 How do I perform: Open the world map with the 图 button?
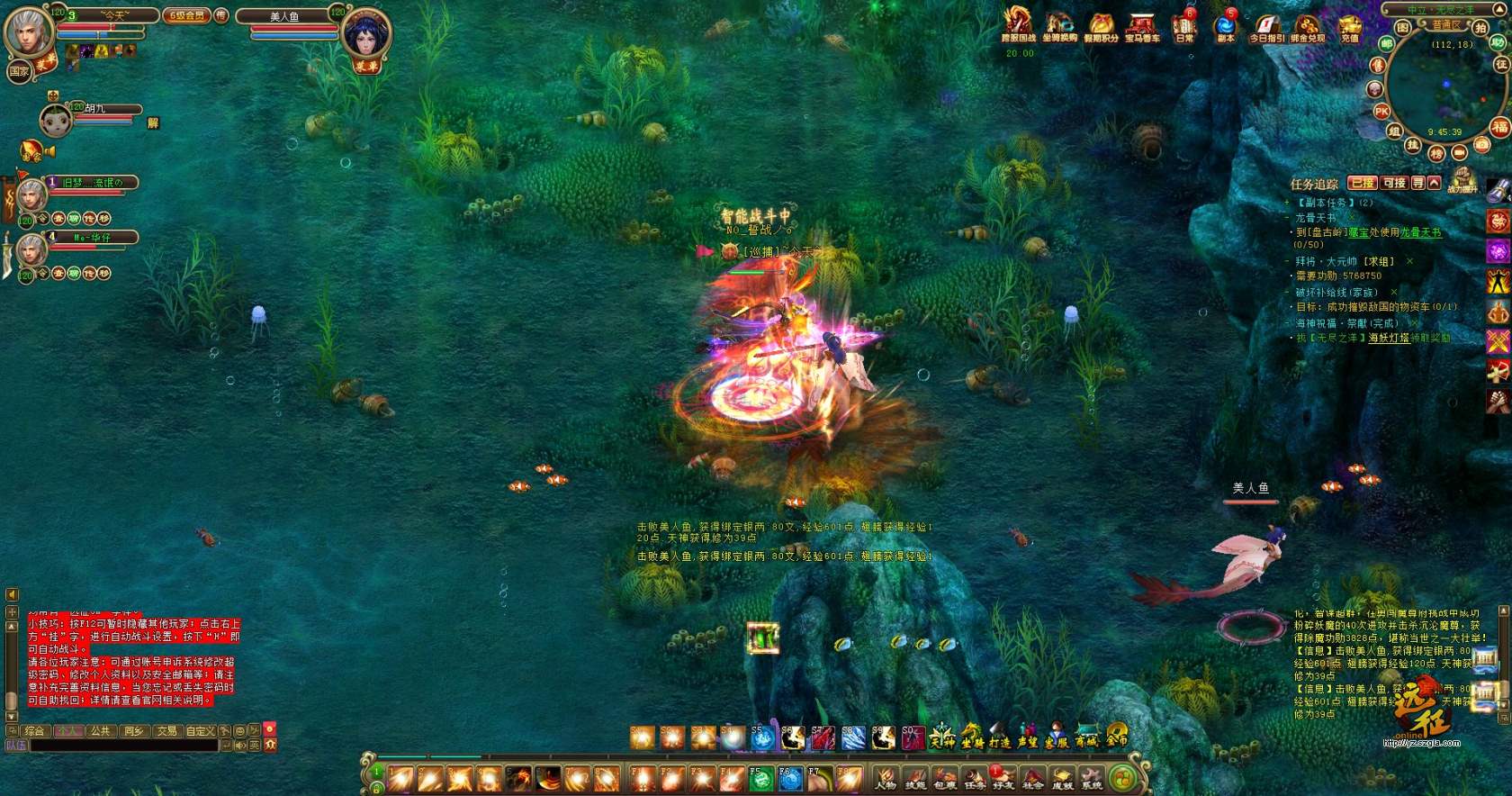[1403, 29]
